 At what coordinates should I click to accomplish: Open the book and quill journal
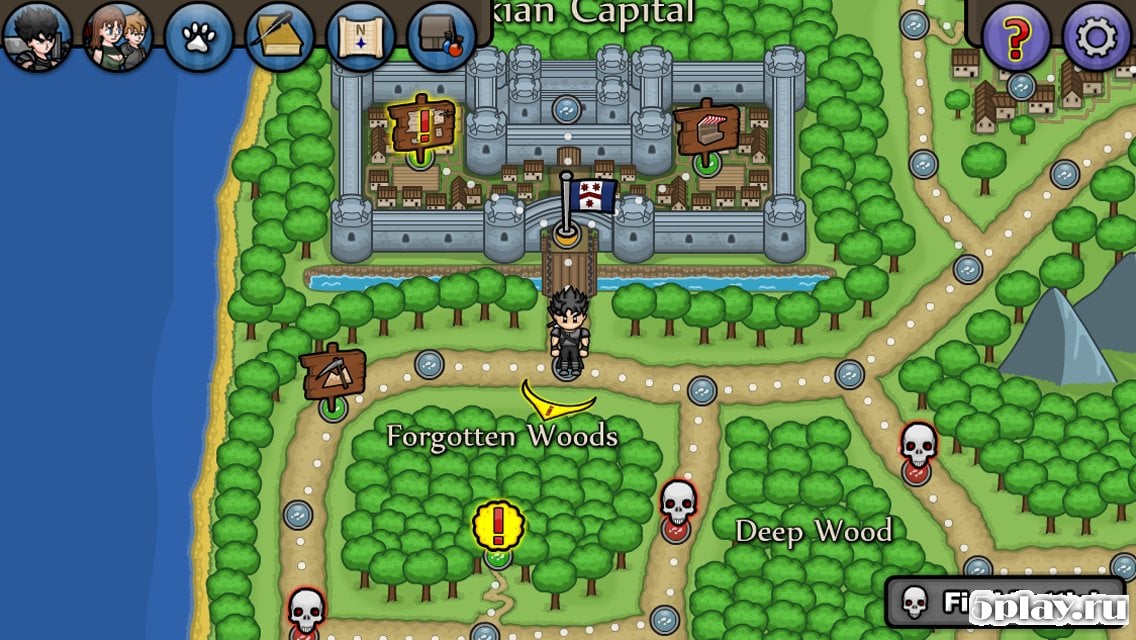coord(280,37)
